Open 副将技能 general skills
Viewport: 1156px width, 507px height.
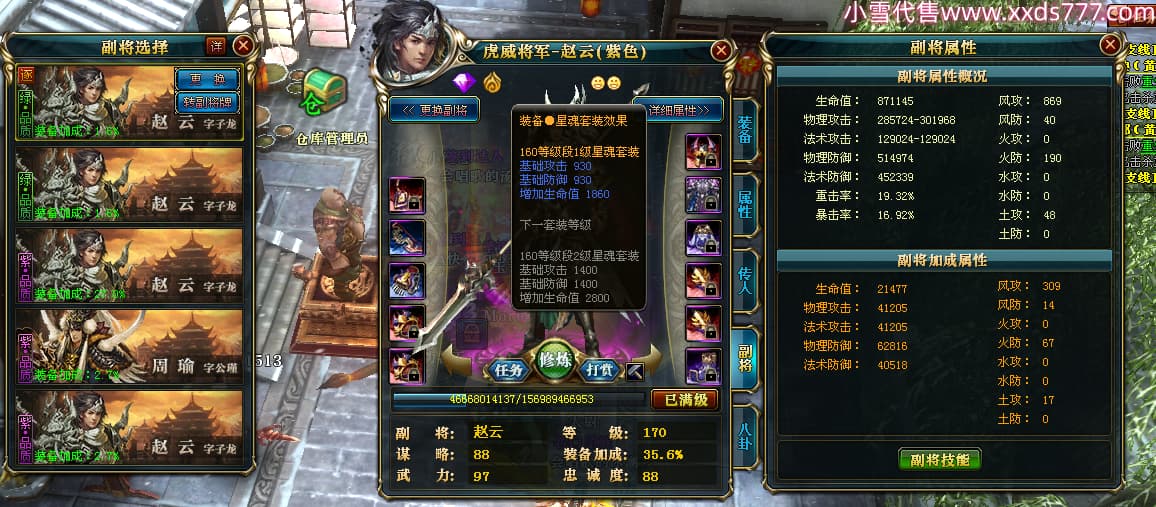940,459
